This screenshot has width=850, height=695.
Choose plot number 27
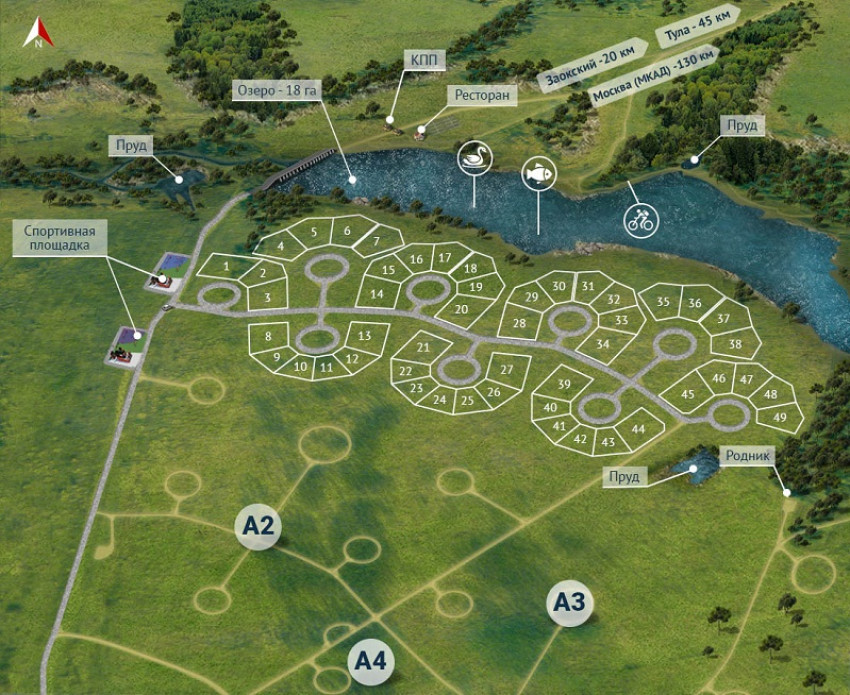coord(507,370)
